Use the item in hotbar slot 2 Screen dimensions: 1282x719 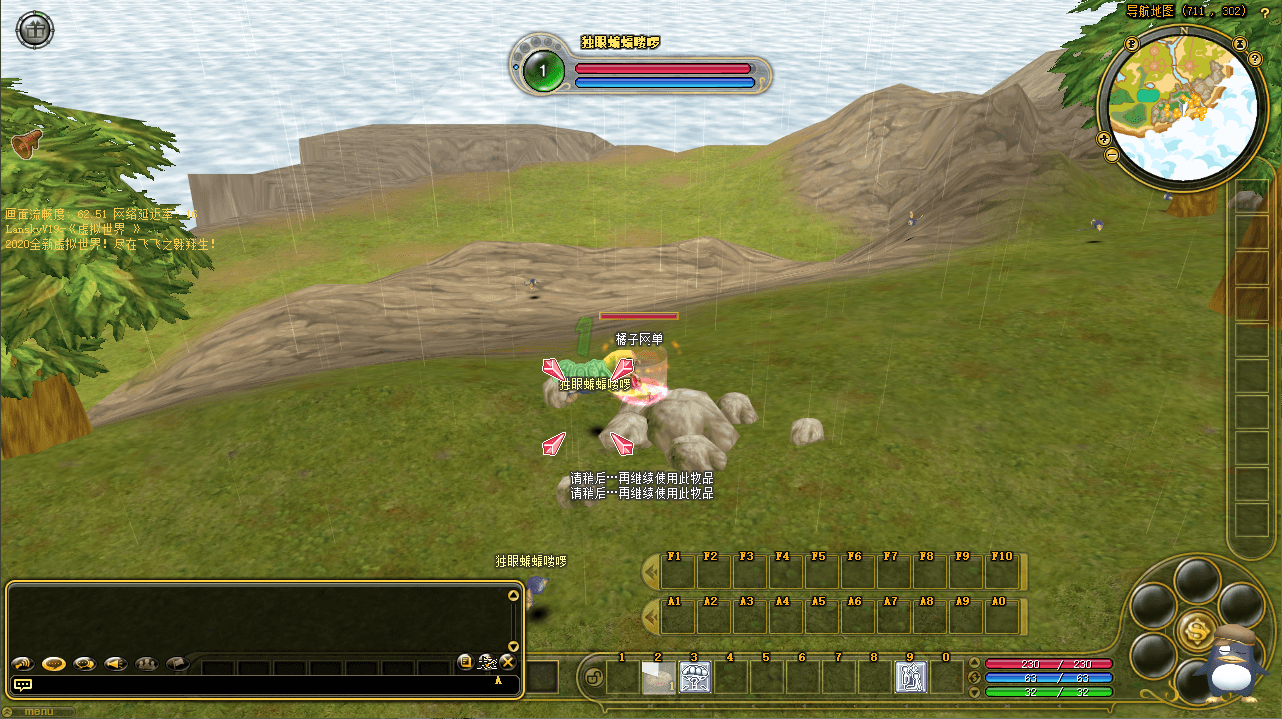(658, 677)
